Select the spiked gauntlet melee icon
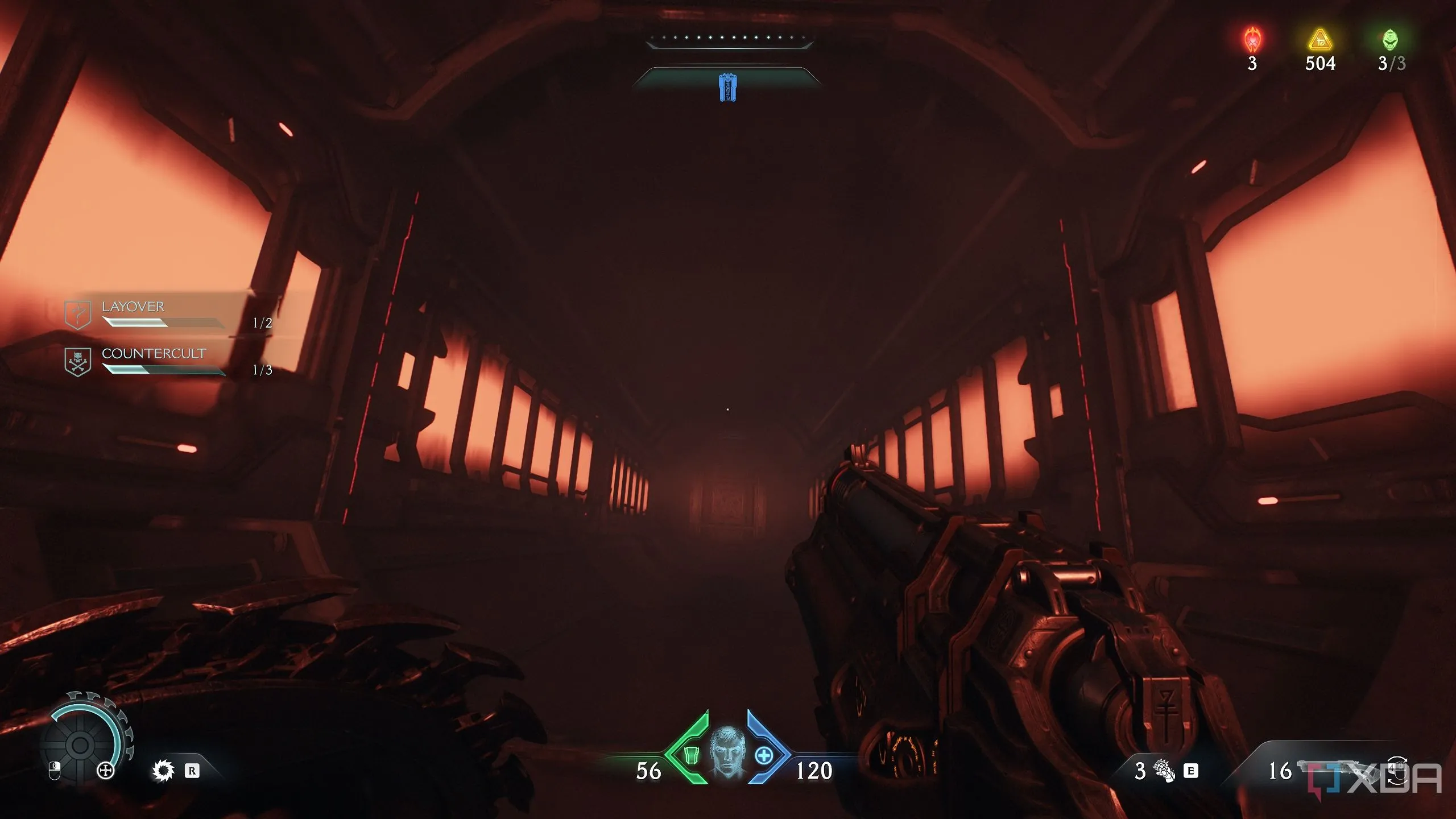 (1164, 771)
